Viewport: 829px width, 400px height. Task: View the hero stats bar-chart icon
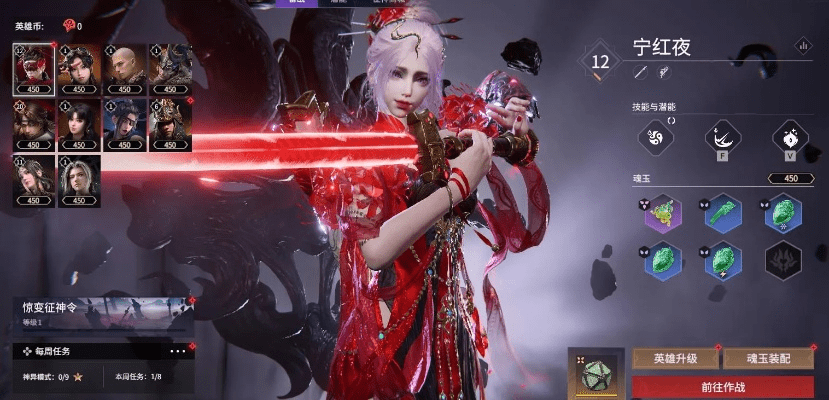pos(802,45)
